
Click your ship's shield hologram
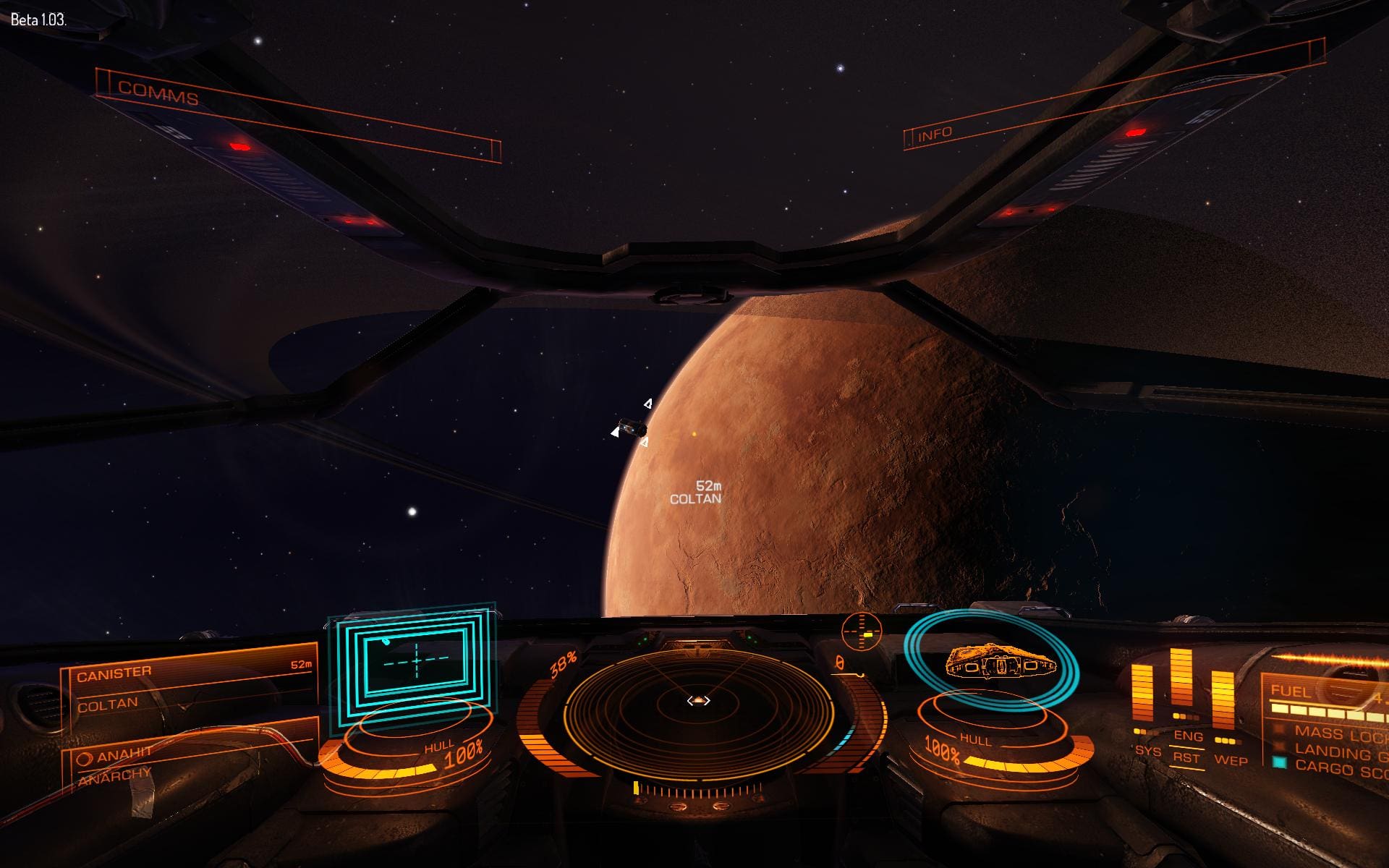pyautogui.click(x=992, y=660)
